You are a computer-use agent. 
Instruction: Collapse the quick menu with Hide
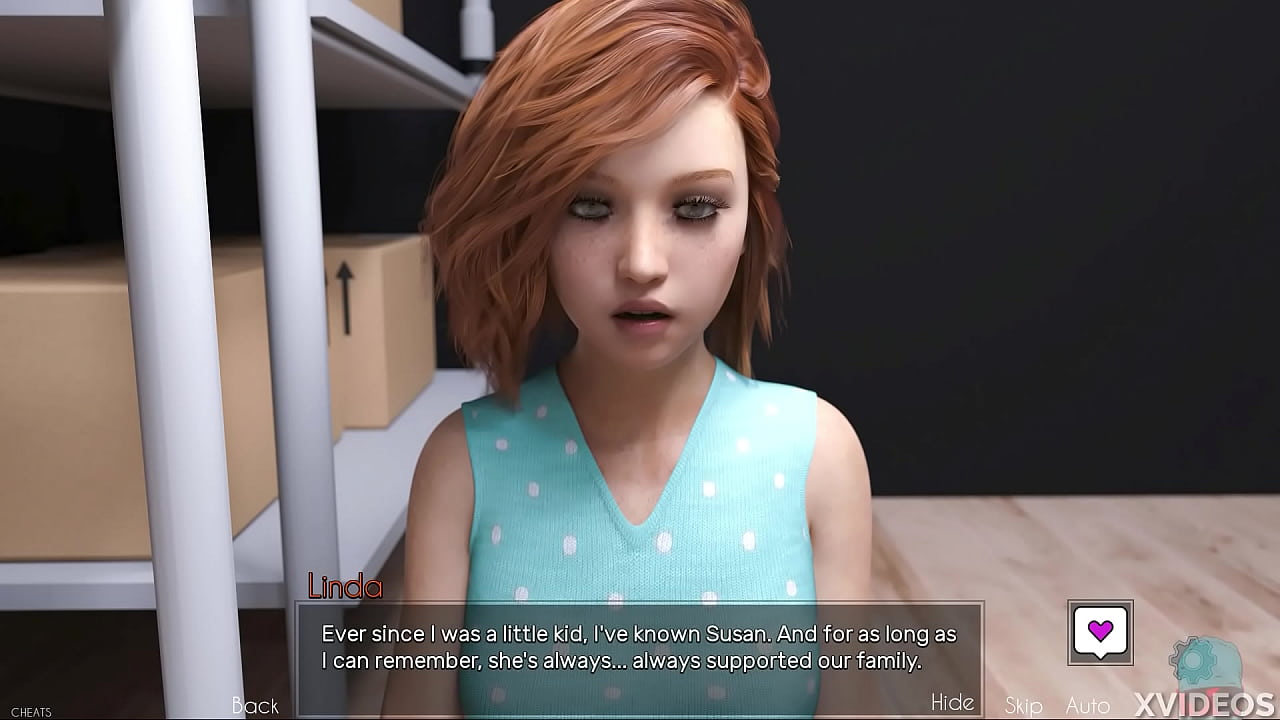click(953, 703)
